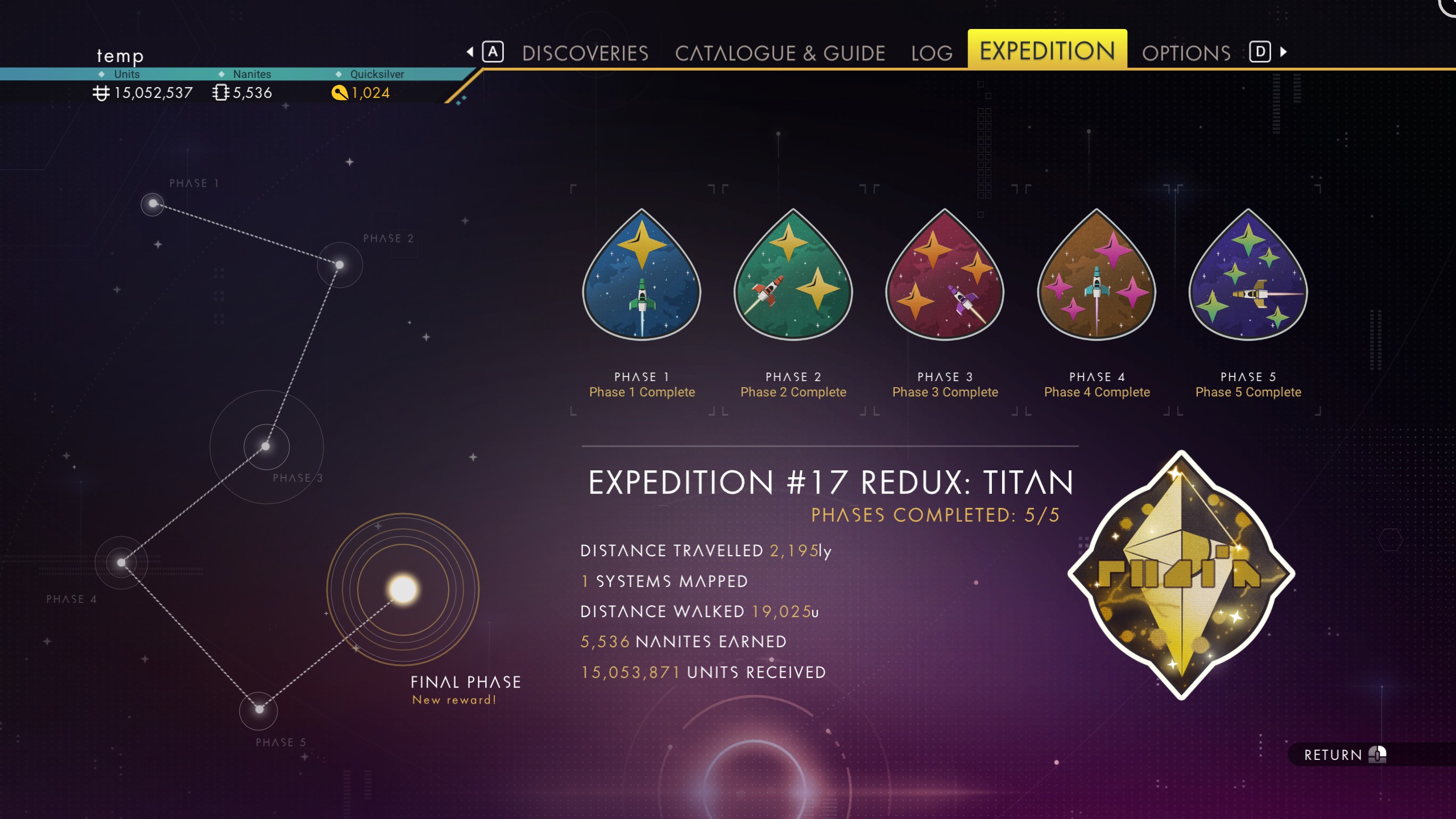This screenshot has height=819, width=1456.
Task: Click the right arrow beside the tabs
Action: [1284, 52]
